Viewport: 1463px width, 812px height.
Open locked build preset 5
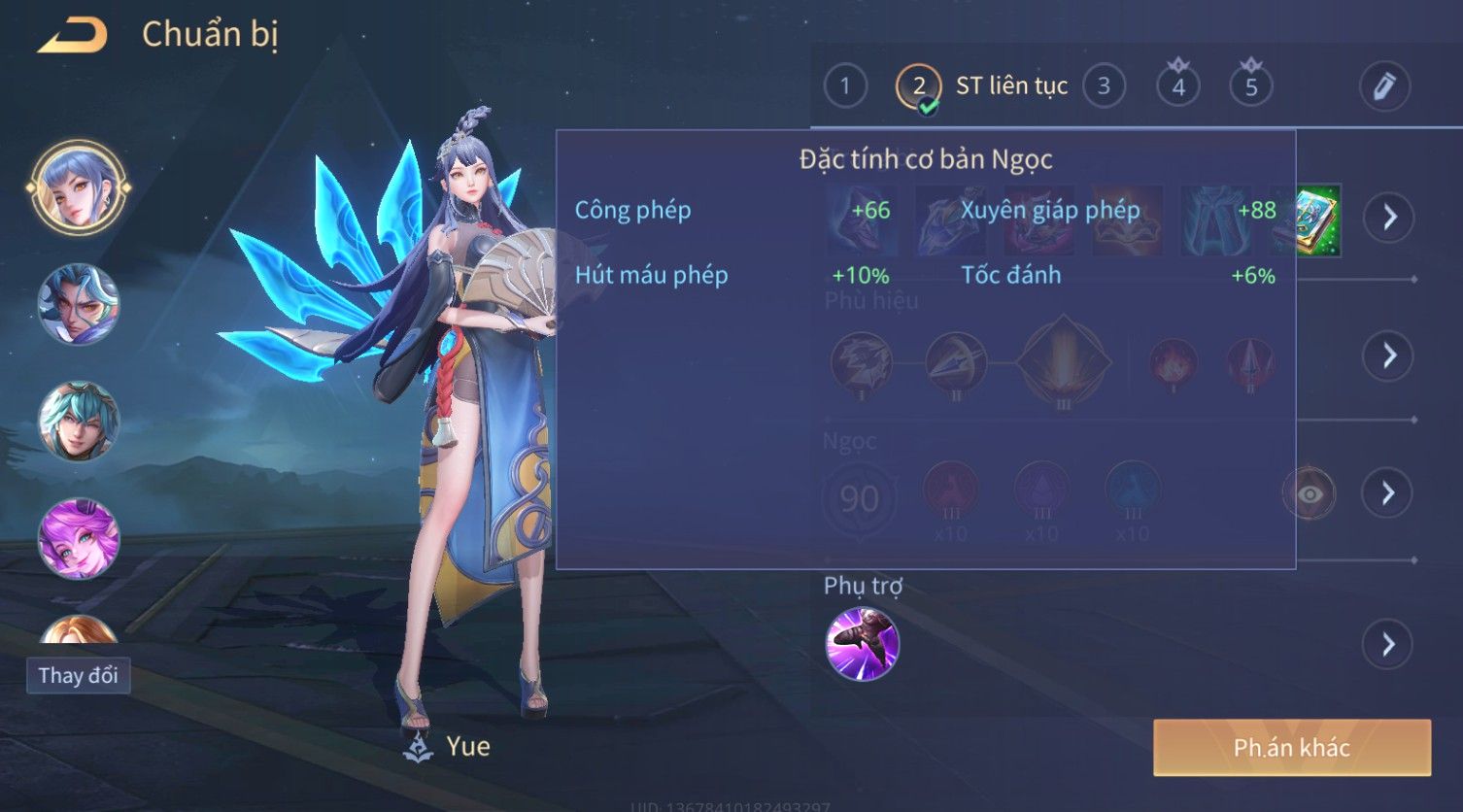pyautogui.click(x=1250, y=86)
